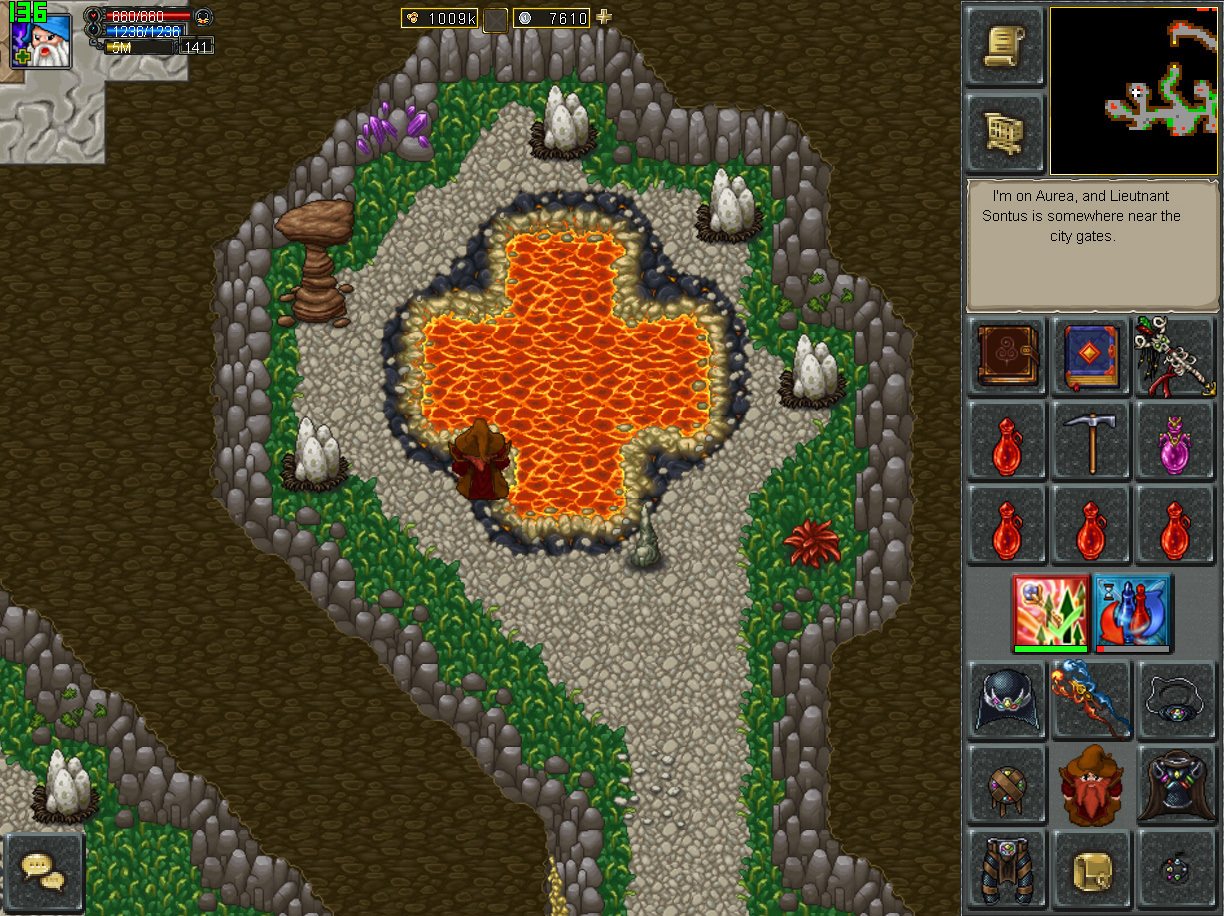
Task: Select the equipped jeweled chest armor
Action: click(1174, 784)
